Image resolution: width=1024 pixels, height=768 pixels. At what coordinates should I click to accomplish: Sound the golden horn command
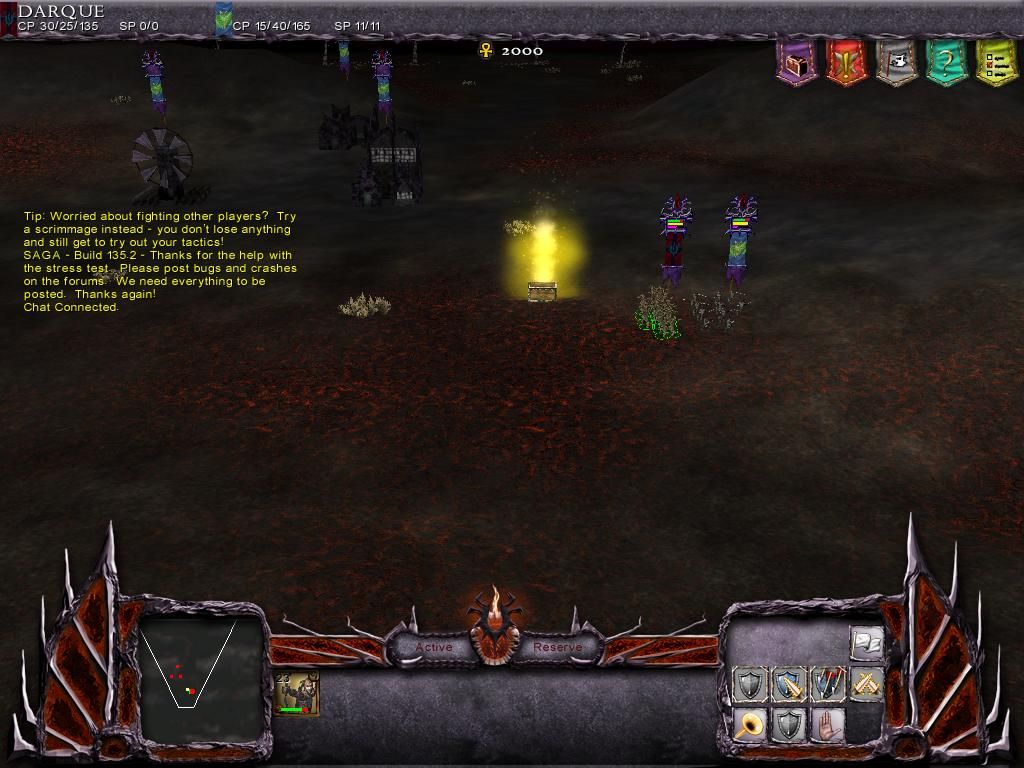point(749,725)
